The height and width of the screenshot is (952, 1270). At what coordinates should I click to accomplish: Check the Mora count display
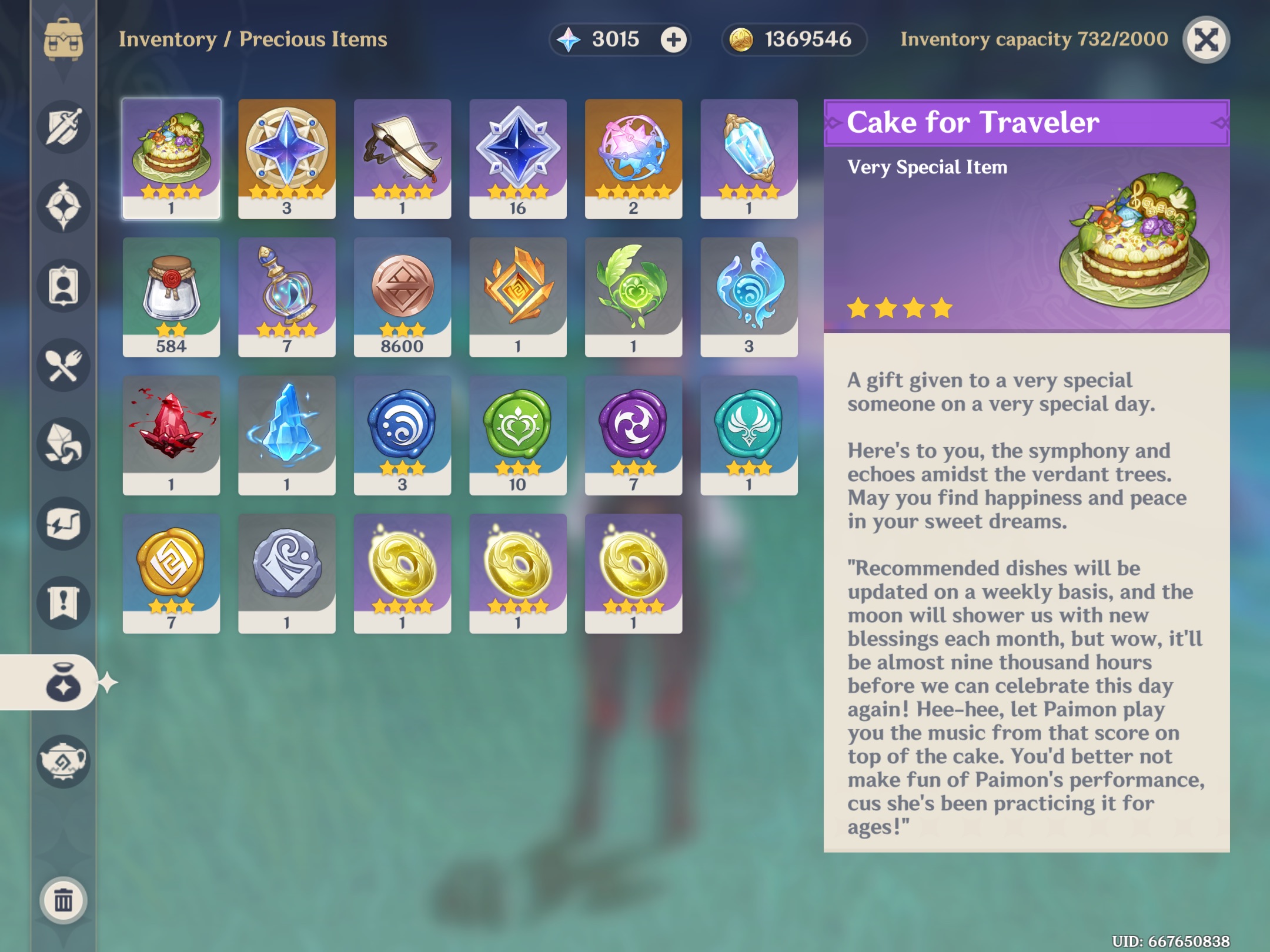pos(794,40)
